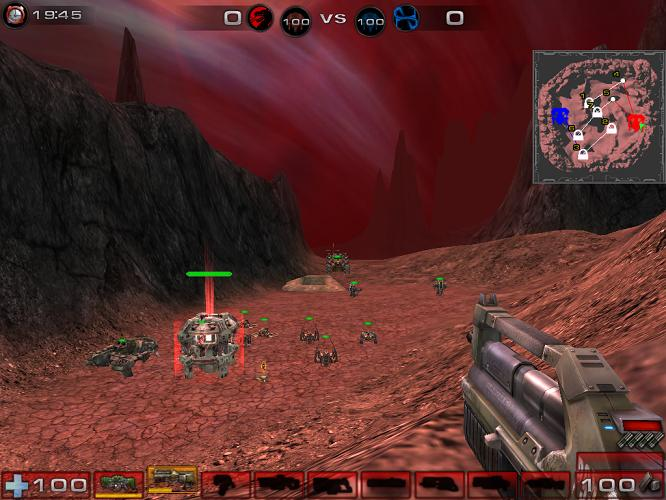This screenshot has height=500, width=666.
Task: Click the red team power core health icon
Action: pyautogui.click(x=296, y=20)
